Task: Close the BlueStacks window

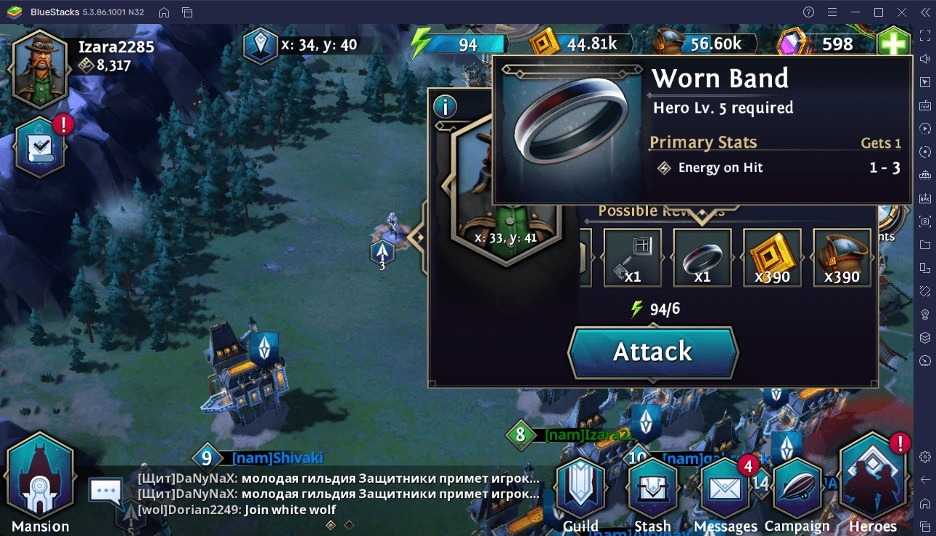Action: pyautogui.click(x=903, y=12)
